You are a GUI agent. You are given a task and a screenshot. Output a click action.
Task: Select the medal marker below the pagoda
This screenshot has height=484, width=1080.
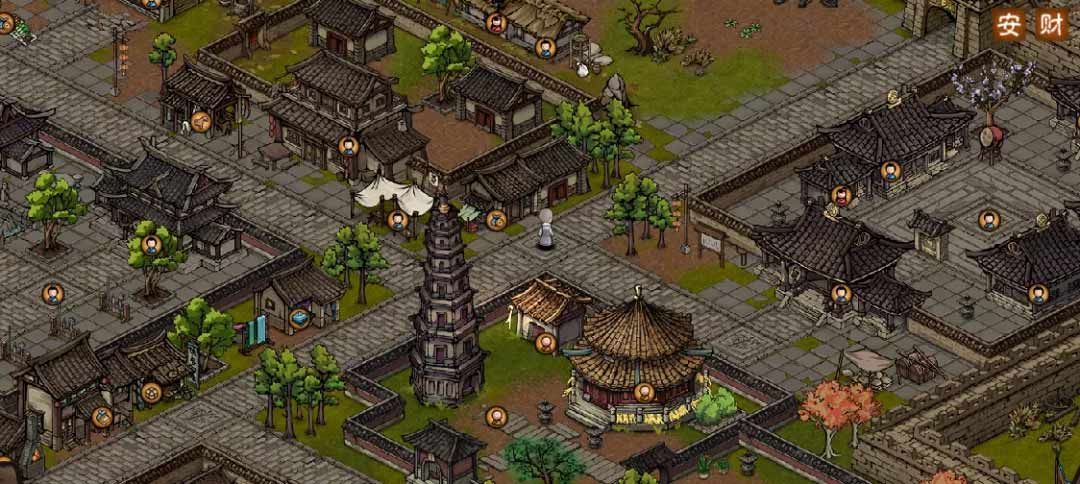coord(495,416)
